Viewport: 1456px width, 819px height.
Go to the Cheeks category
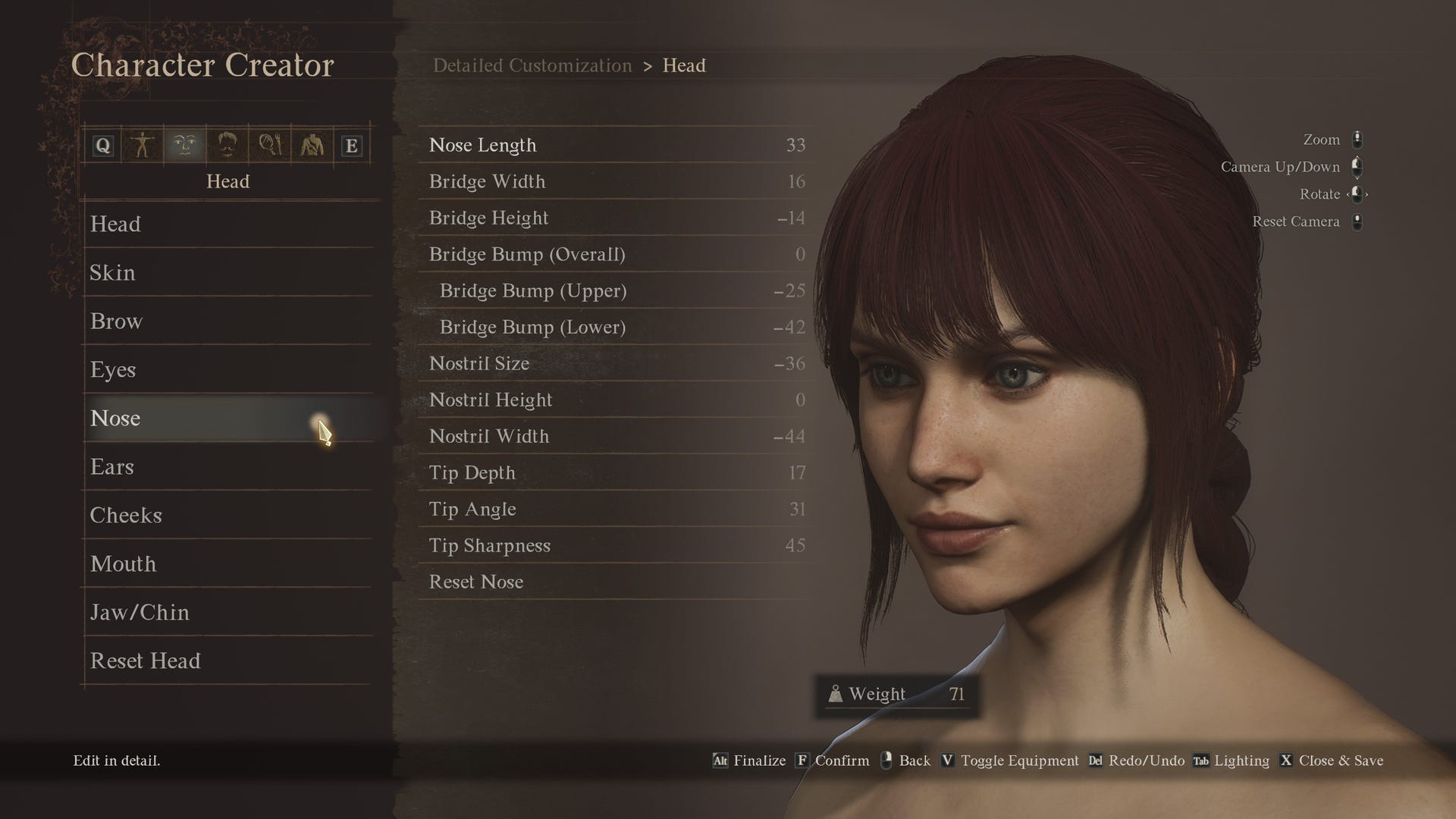coord(126,516)
